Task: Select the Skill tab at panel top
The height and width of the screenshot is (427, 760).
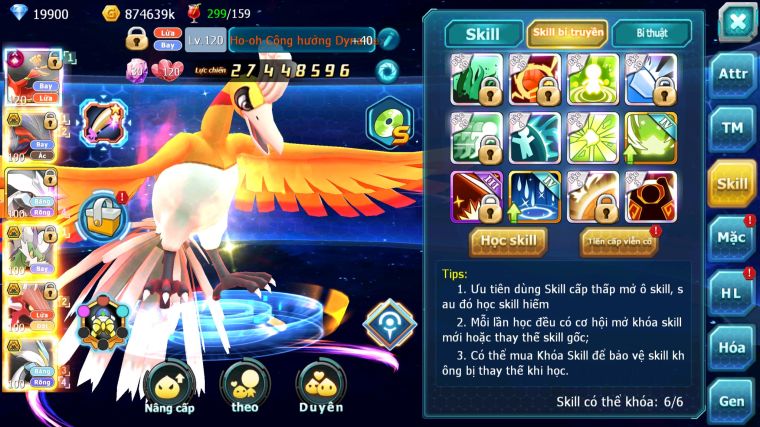Action: click(483, 33)
